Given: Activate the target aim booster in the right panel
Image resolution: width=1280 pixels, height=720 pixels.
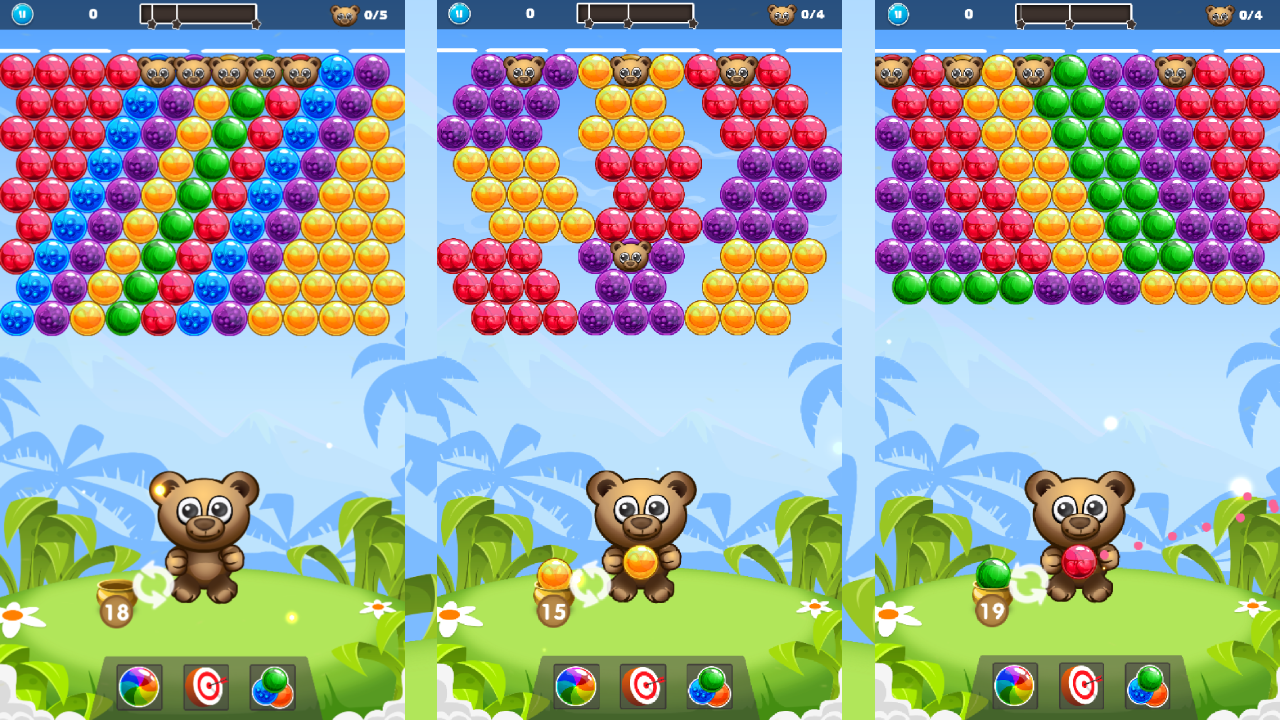Looking at the screenshot, I should (x=1081, y=687).
